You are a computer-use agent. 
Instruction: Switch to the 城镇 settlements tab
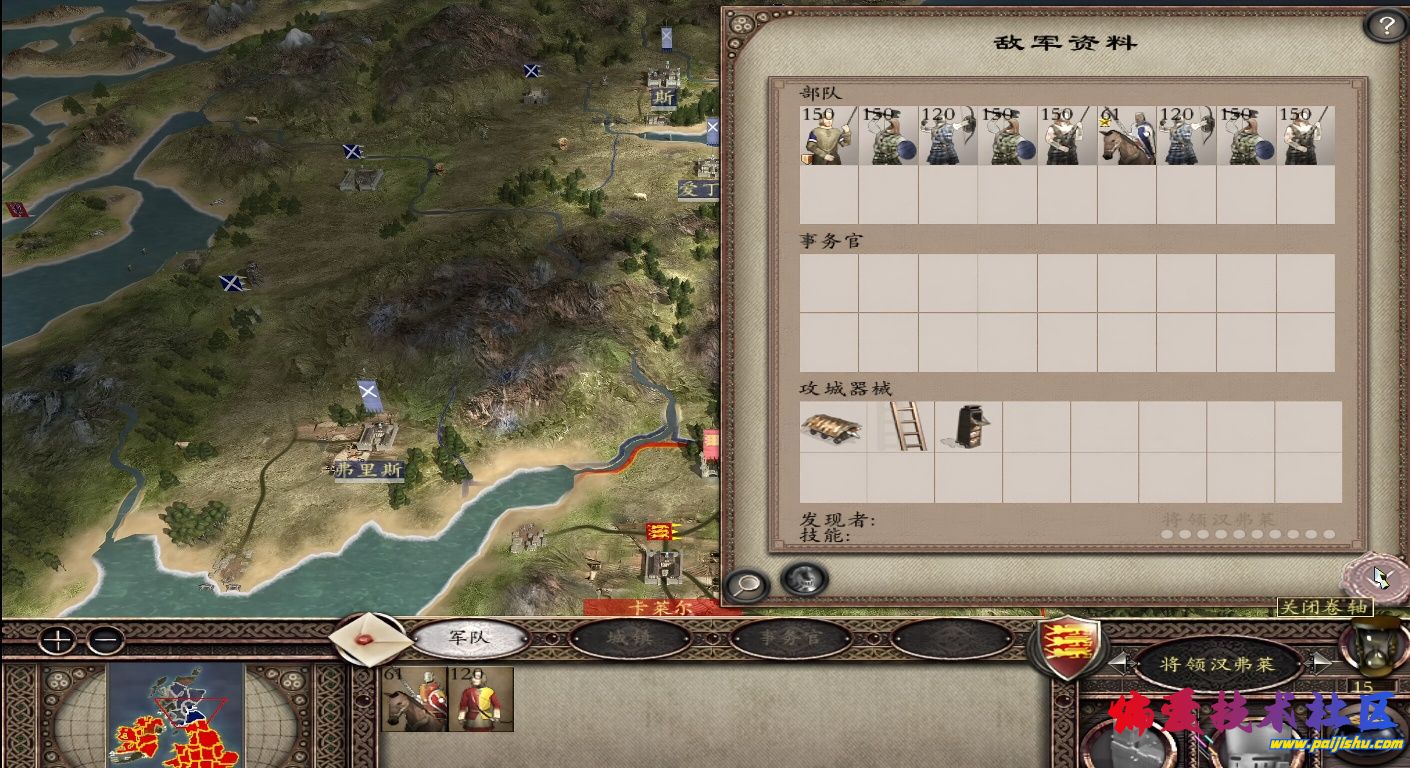(630, 639)
